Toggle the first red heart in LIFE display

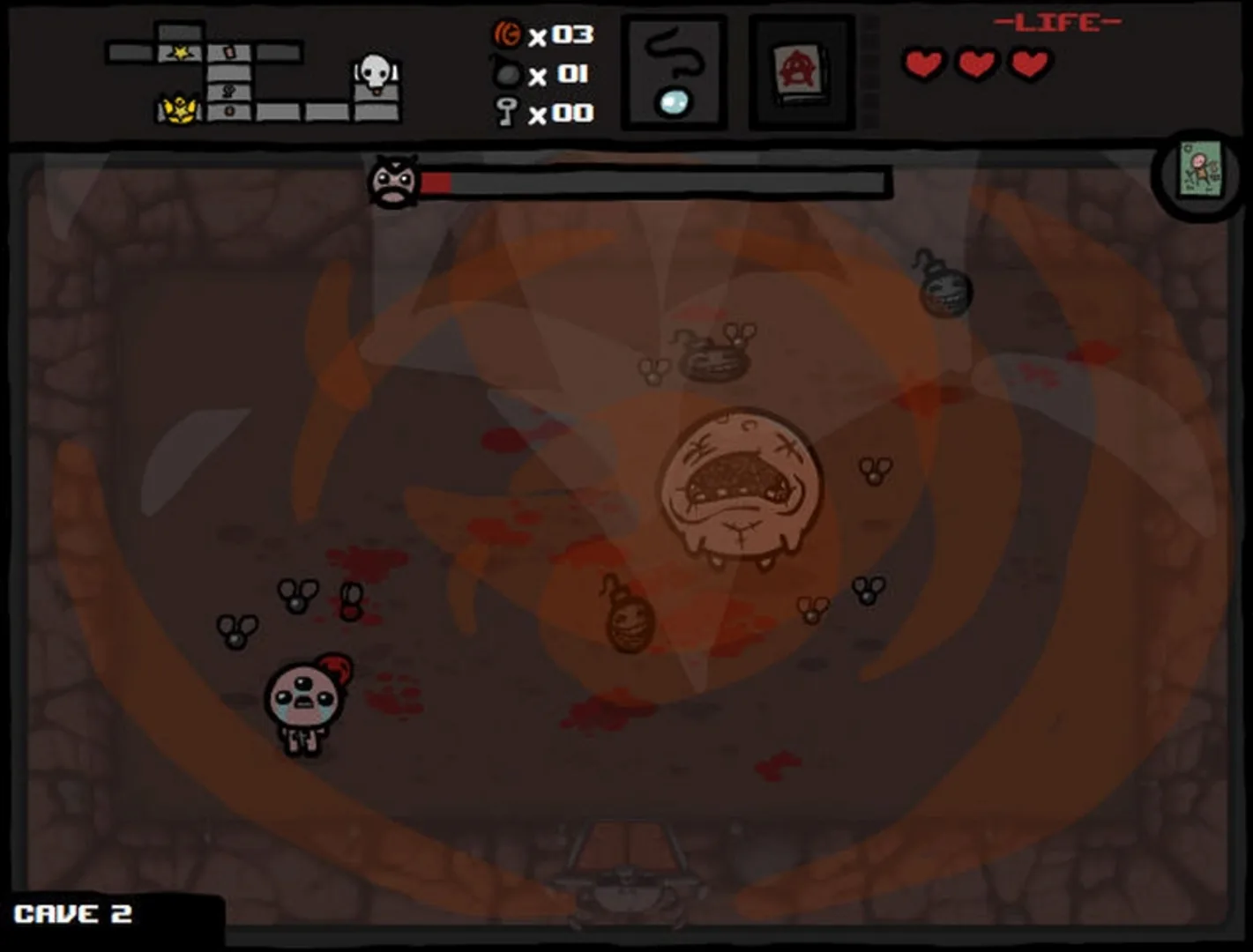coord(923,63)
